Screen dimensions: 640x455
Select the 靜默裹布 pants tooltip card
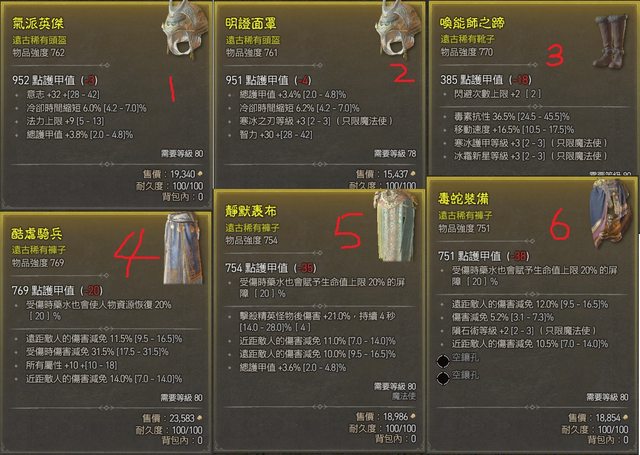(318, 320)
